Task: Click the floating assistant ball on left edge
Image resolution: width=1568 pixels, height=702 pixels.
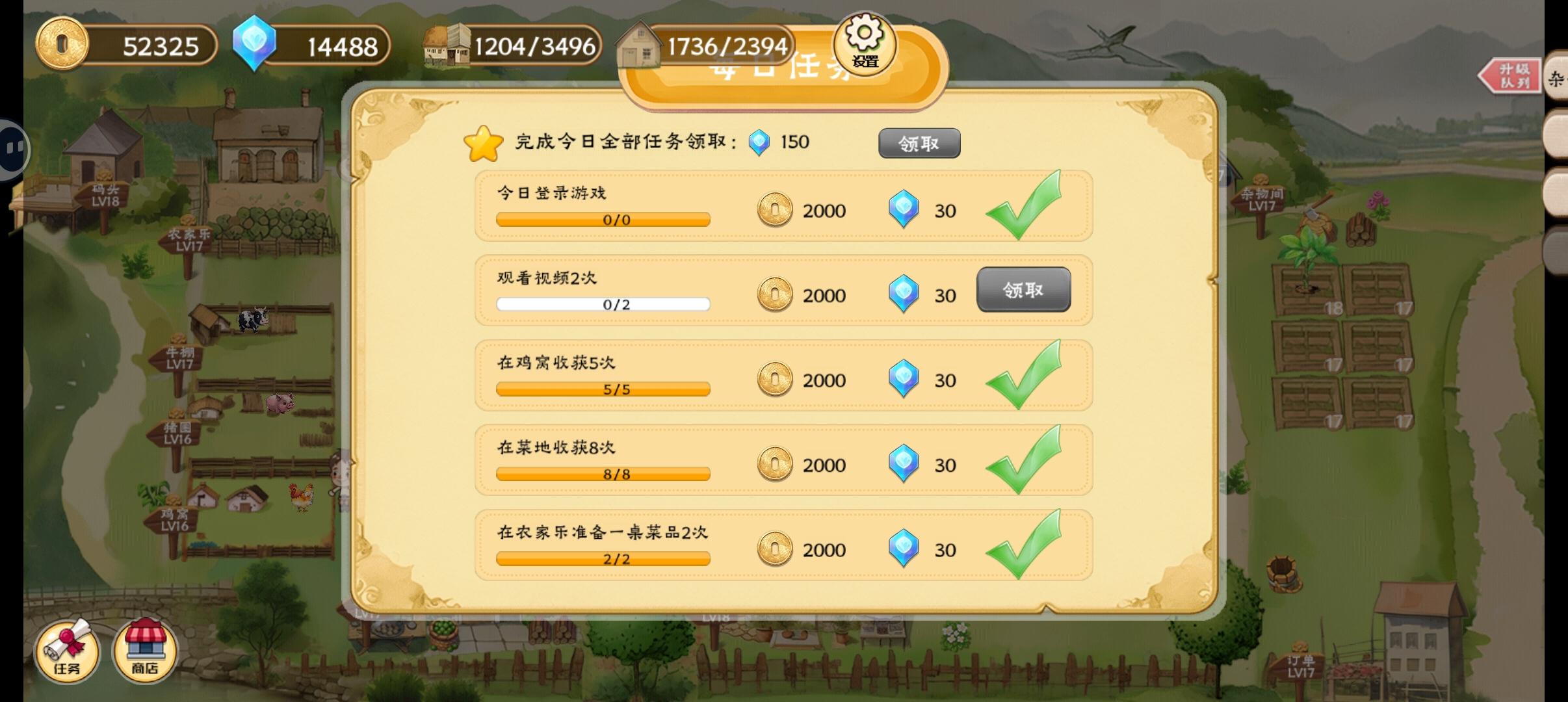Action: (10, 148)
